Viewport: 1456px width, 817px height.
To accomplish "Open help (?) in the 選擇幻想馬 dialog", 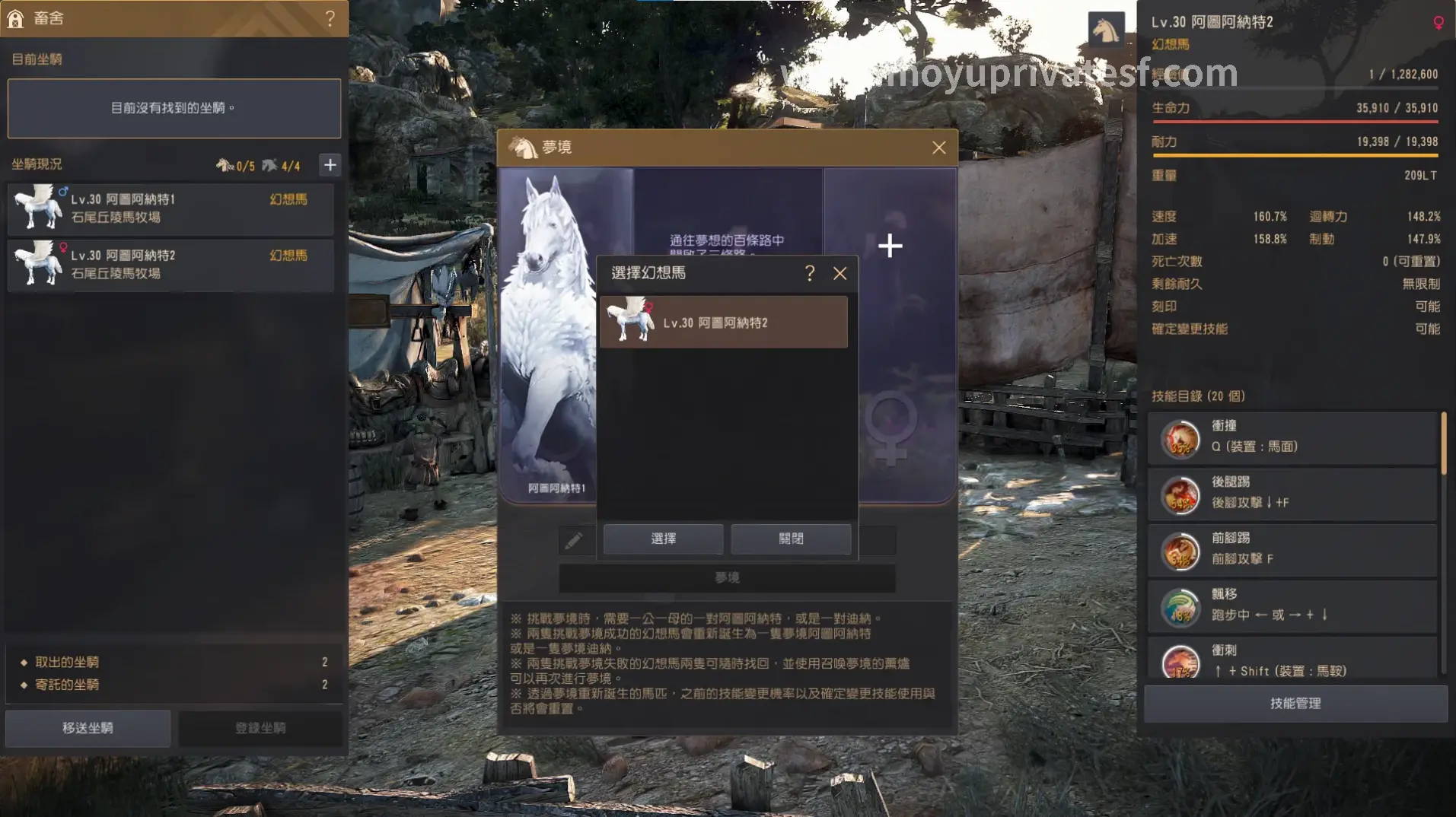I will [810, 273].
